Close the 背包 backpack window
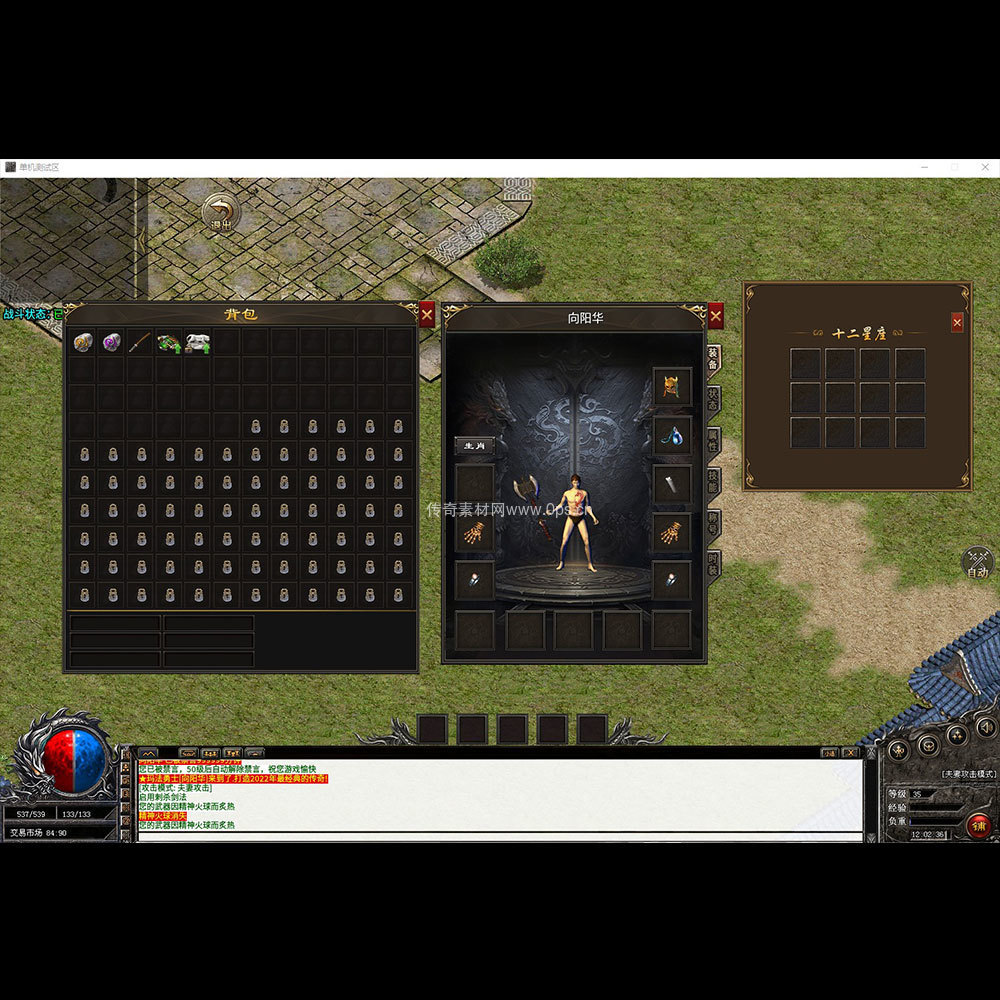Image resolution: width=1000 pixels, height=1000 pixels. (427, 314)
